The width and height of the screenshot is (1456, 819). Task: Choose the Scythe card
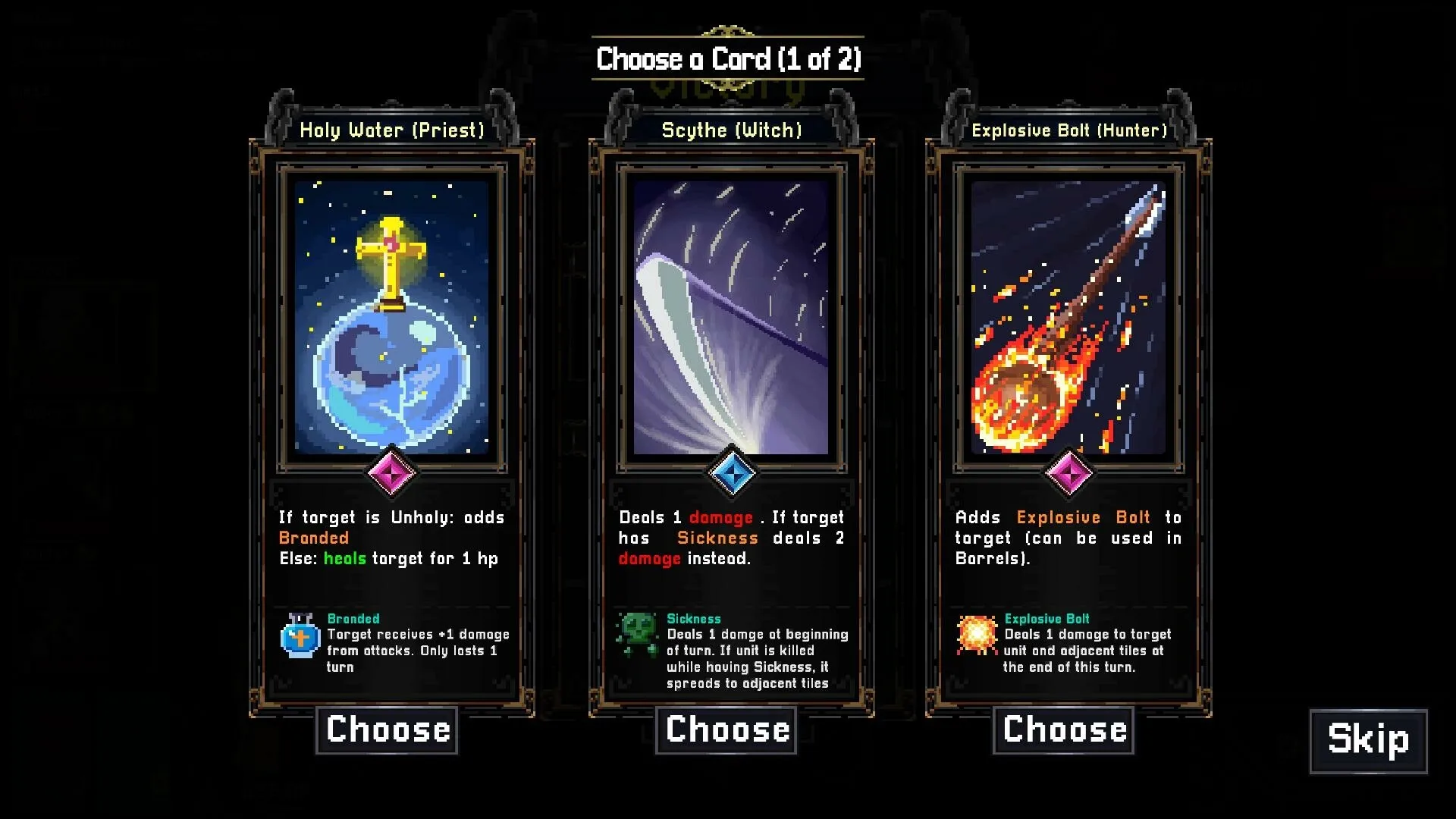726,729
